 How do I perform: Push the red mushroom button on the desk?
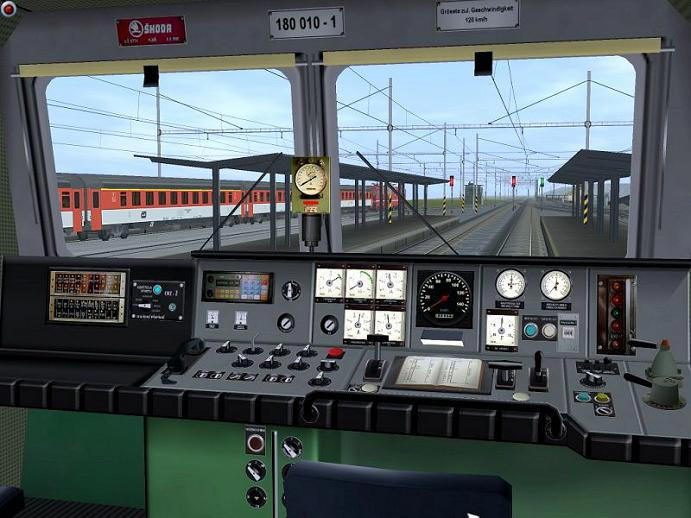tap(336, 352)
